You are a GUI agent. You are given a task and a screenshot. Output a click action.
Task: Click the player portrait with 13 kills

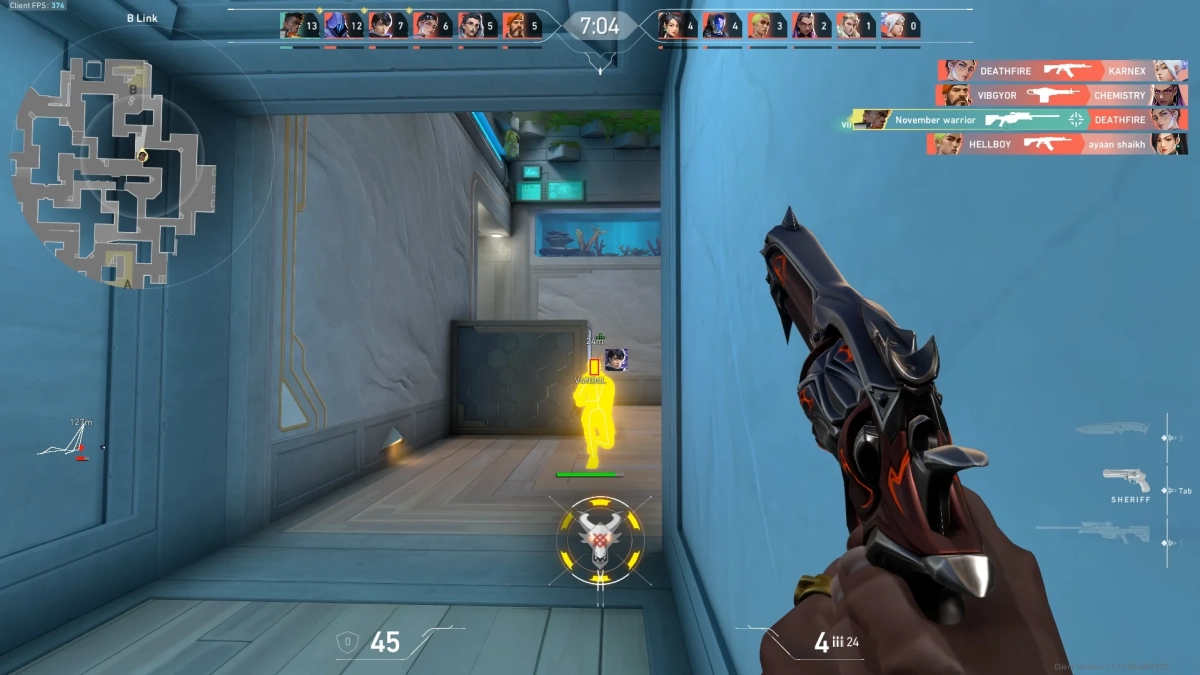pos(291,25)
